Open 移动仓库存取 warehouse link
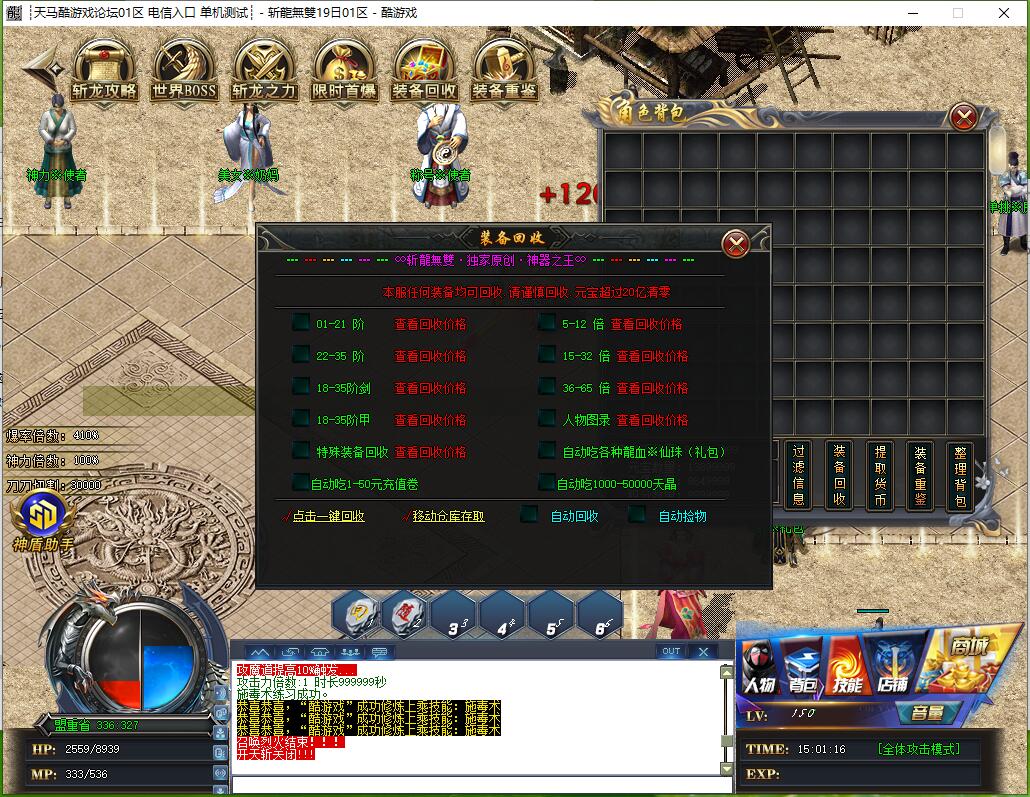 tap(448, 516)
